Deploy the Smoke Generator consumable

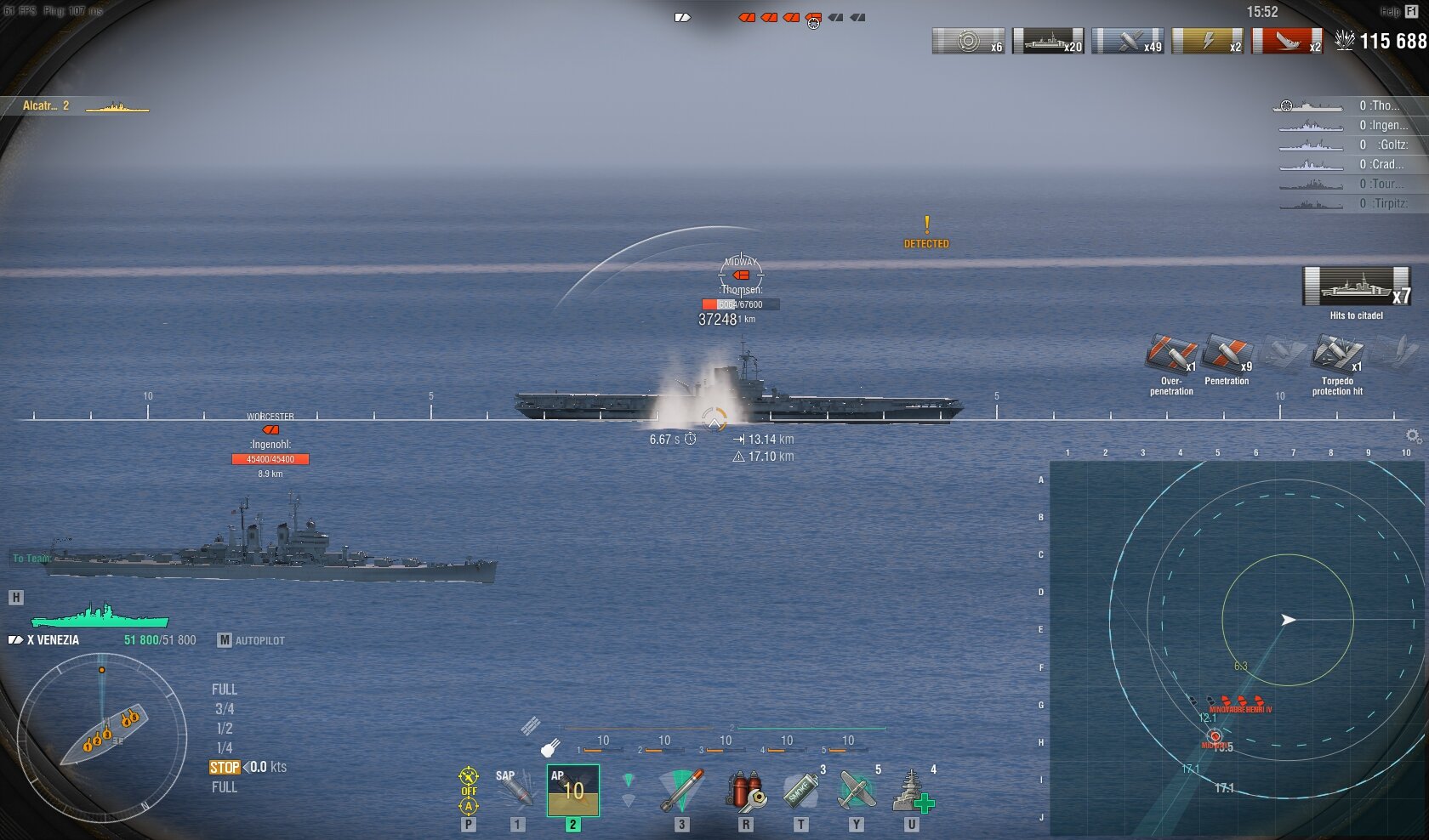[800, 791]
